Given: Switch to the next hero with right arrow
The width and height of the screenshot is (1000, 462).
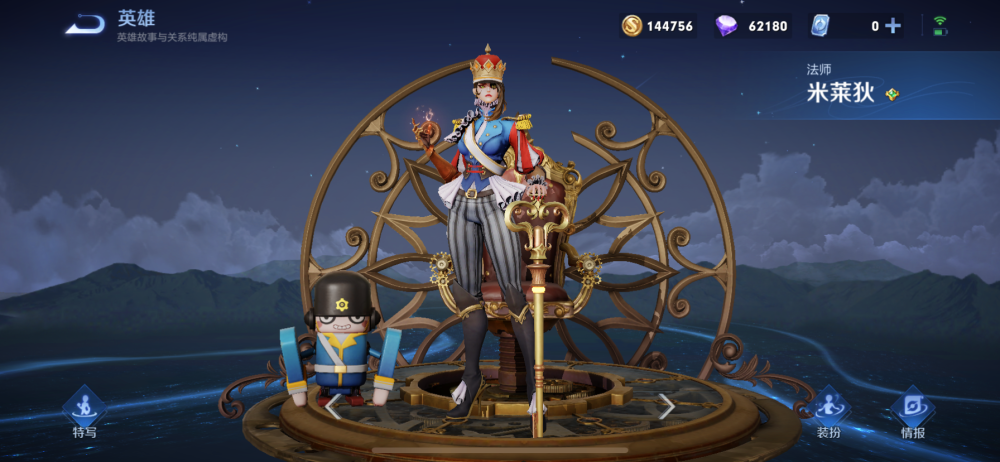Looking at the screenshot, I should pos(666,405).
